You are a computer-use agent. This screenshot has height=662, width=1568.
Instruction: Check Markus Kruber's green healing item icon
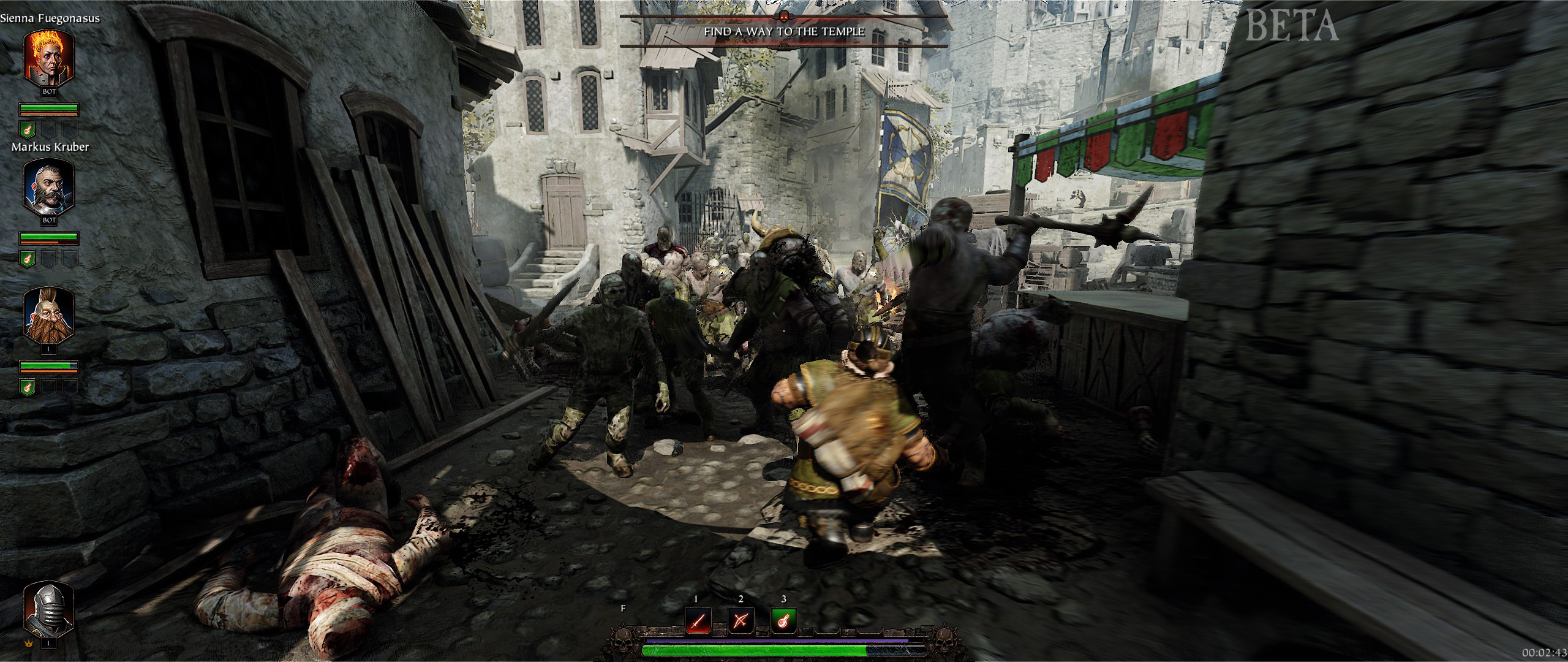pos(28,258)
